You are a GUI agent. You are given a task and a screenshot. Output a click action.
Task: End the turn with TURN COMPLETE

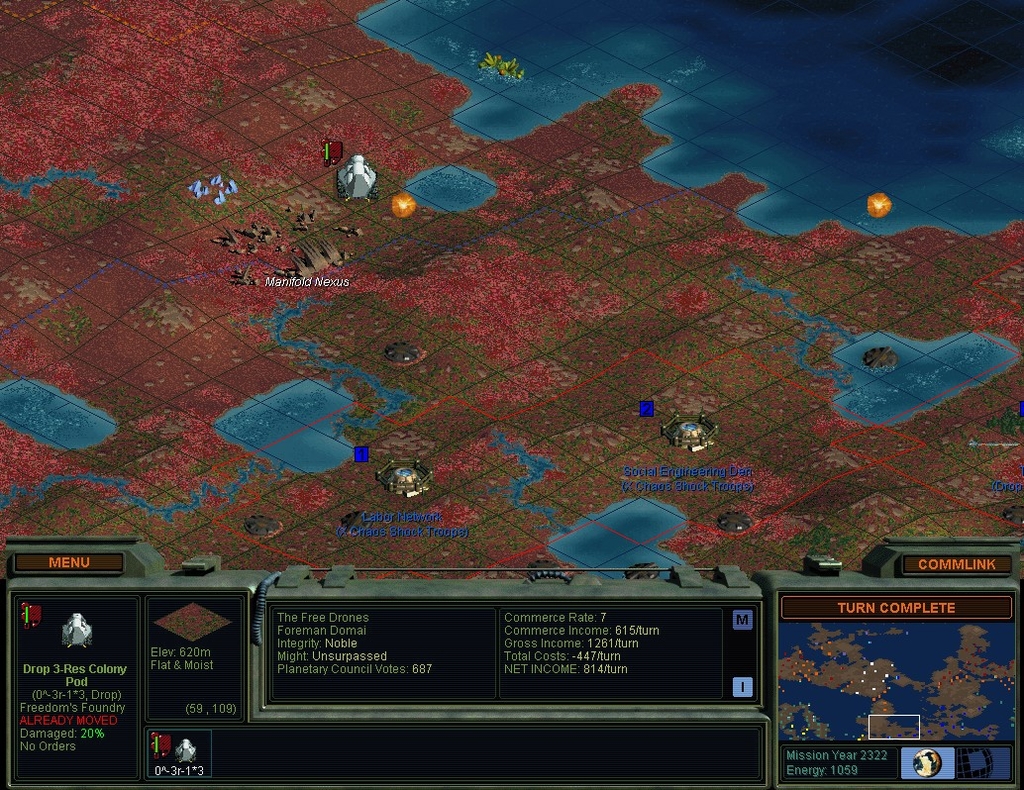[896, 608]
